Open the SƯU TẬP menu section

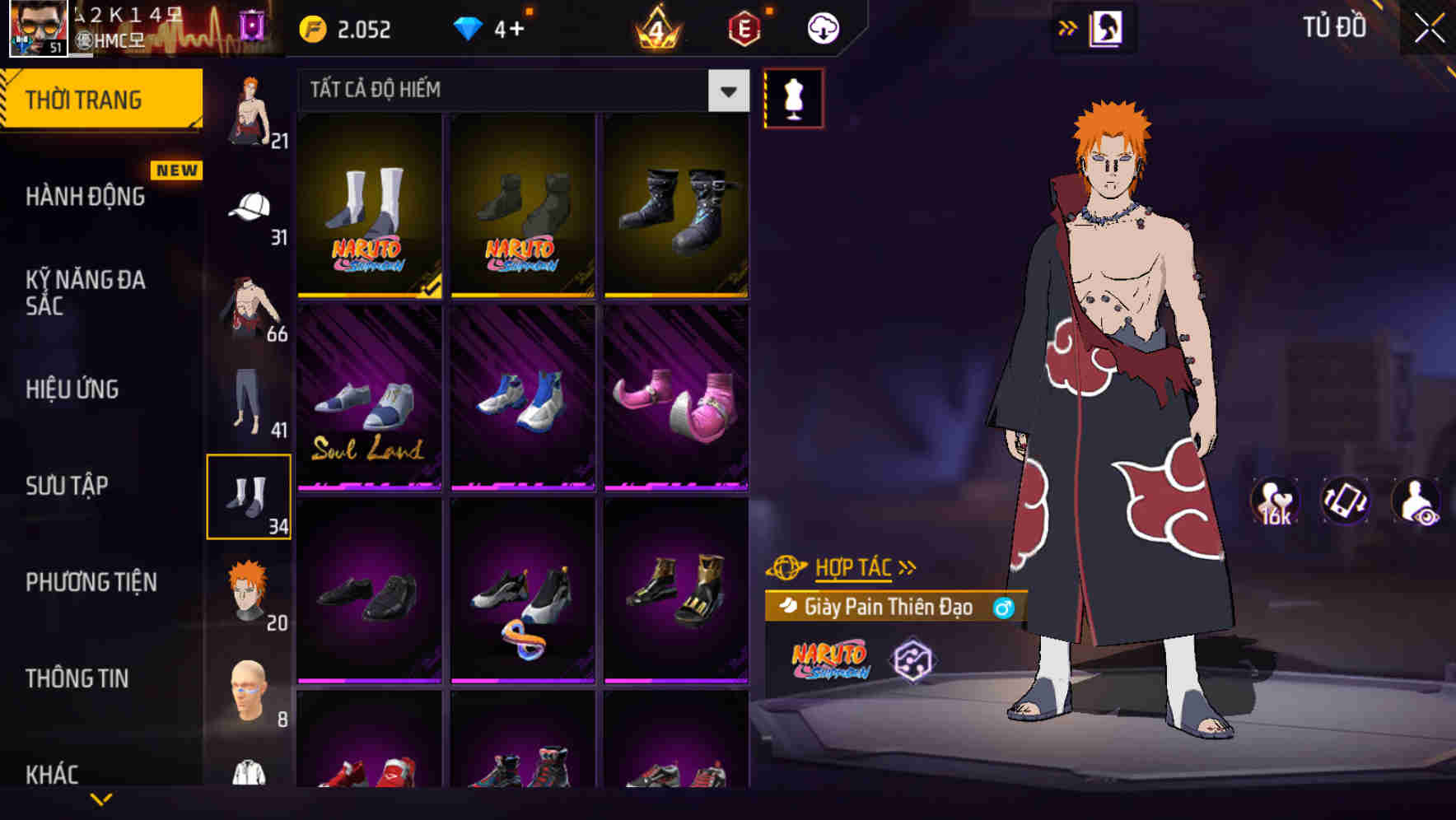(68, 486)
